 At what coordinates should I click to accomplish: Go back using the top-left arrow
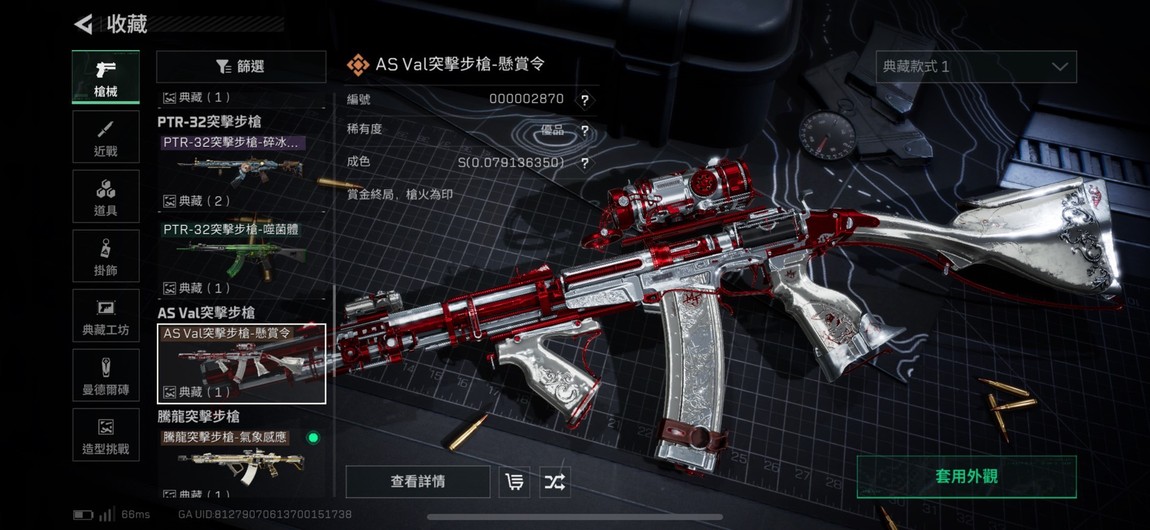pos(84,24)
